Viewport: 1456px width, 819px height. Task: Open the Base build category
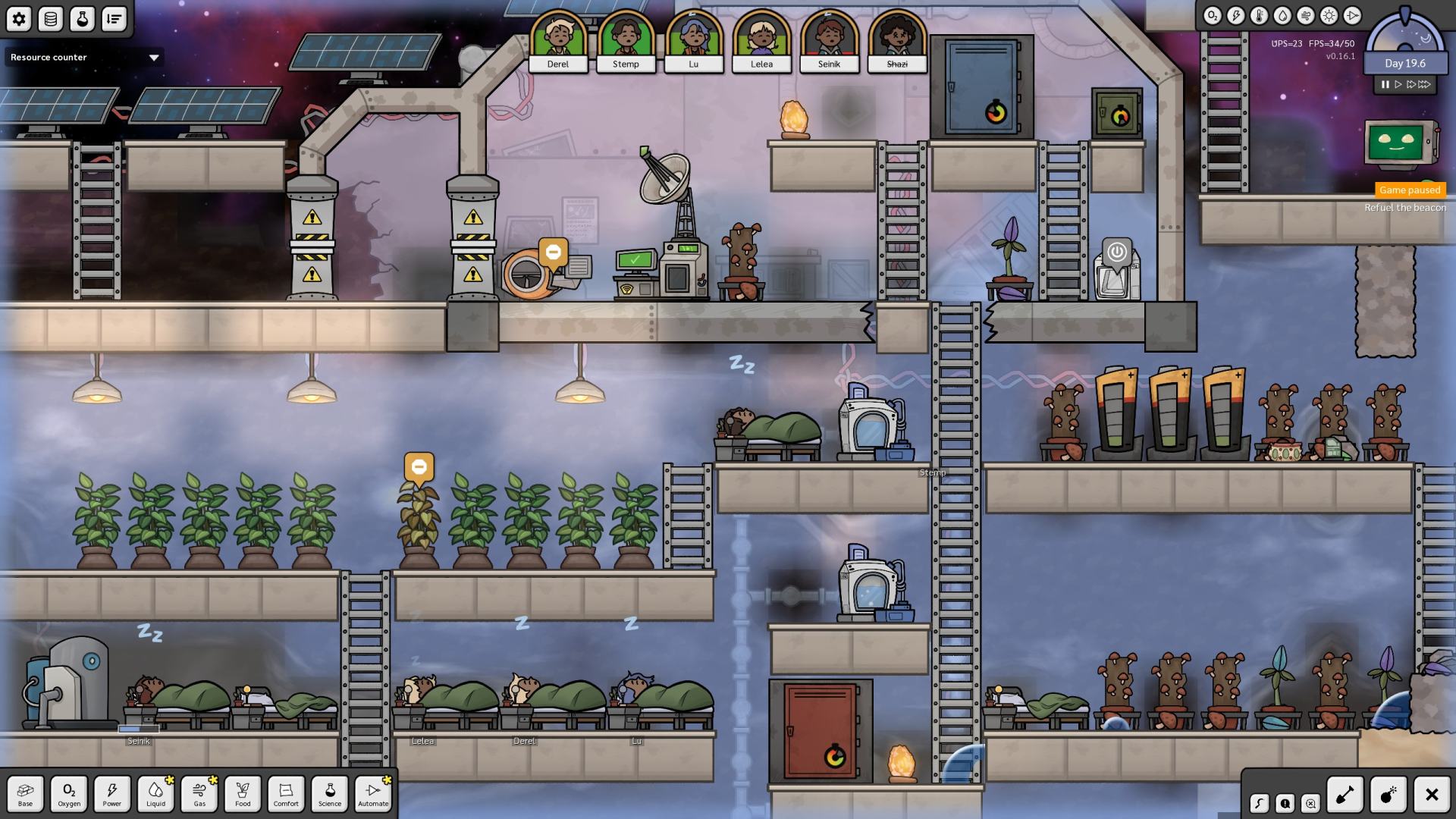25,794
